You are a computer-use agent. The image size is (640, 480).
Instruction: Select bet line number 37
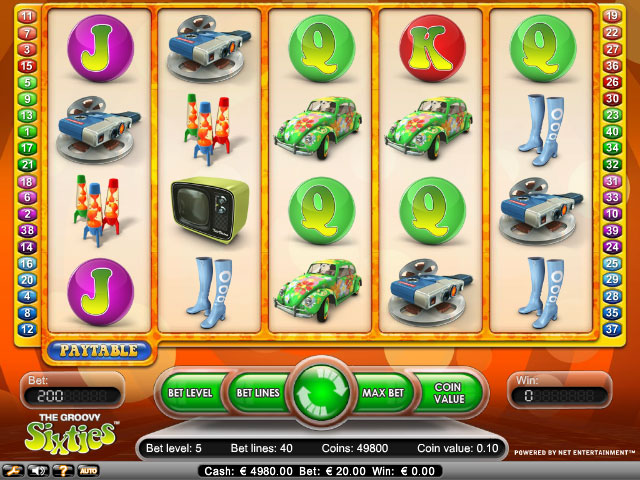click(612, 329)
